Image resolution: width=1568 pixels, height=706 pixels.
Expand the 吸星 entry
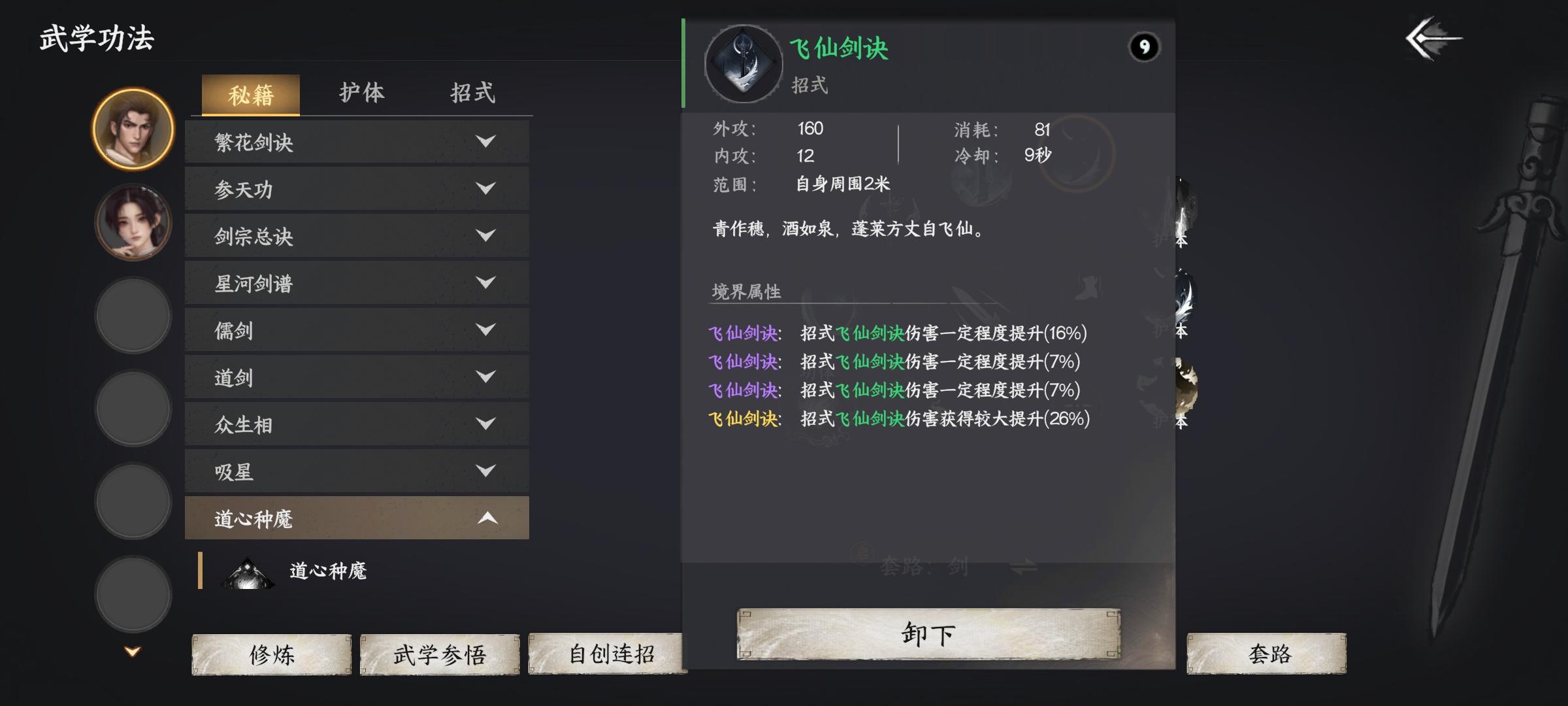click(356, 472)
